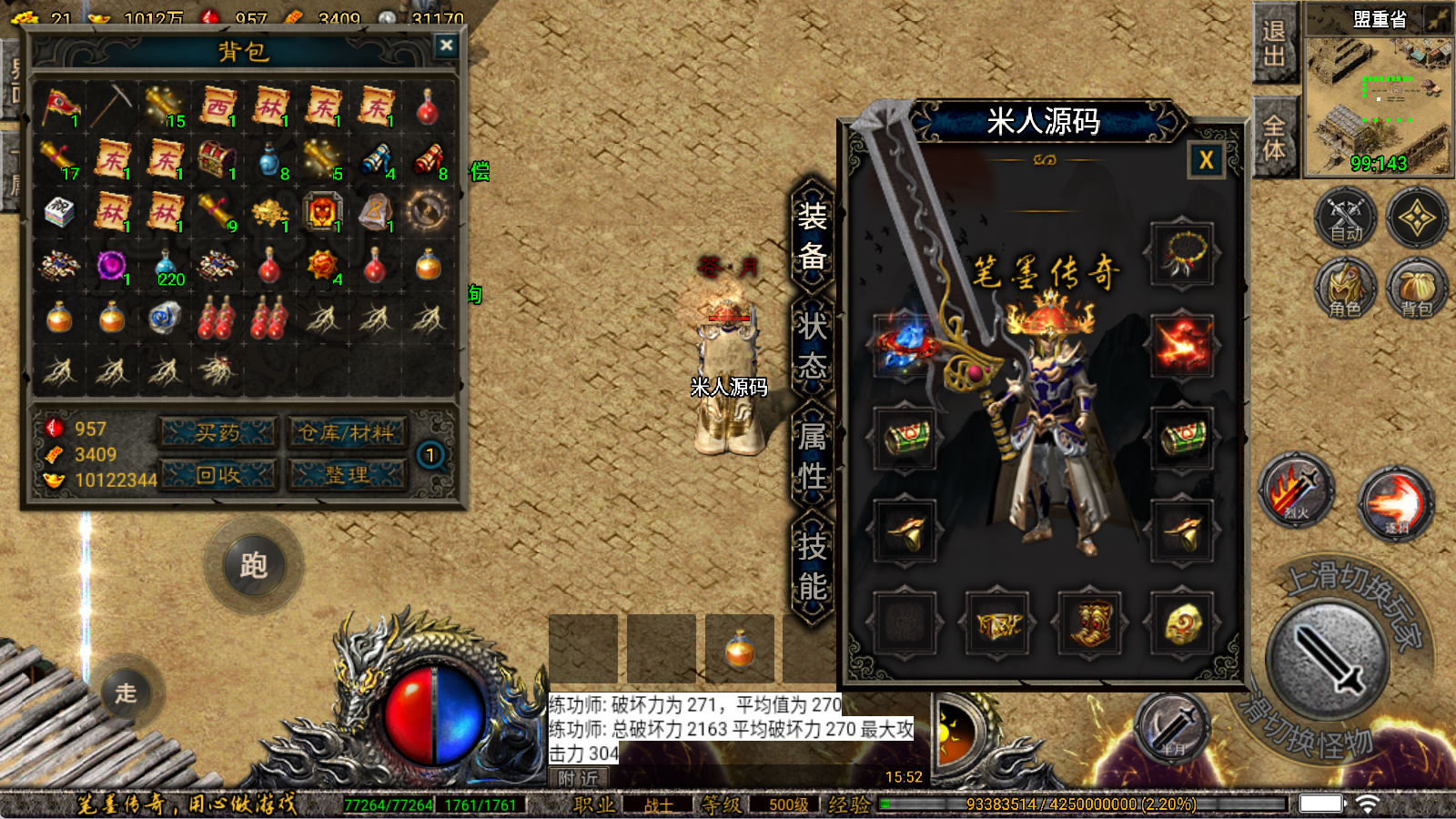Switch to the 状态 status tab
This screenshot has height=819, width=1456.
pyautogui.click(x=813, y=346)
